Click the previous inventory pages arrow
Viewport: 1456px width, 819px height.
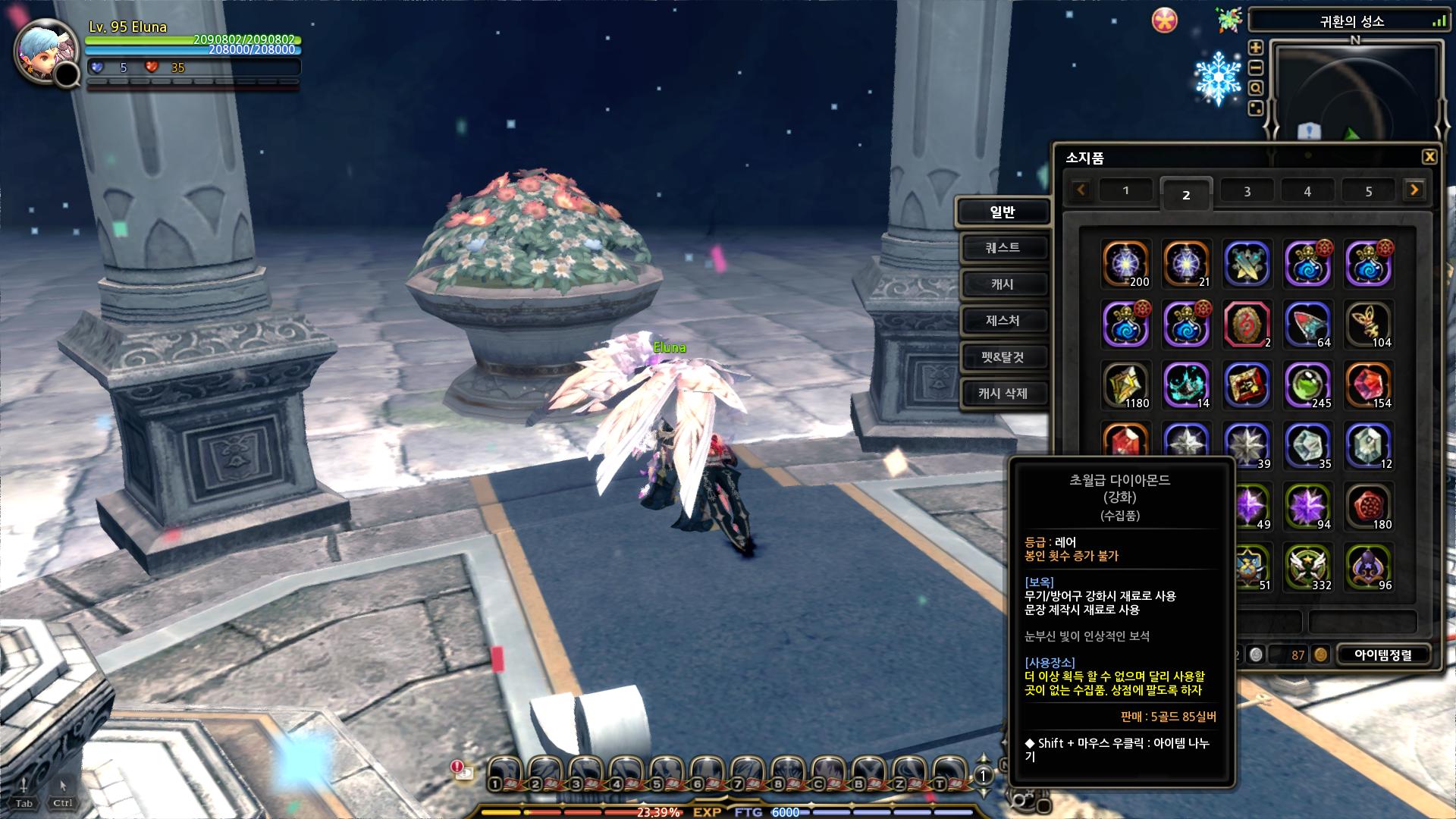pyautogui.click(x=1081, y=190)
